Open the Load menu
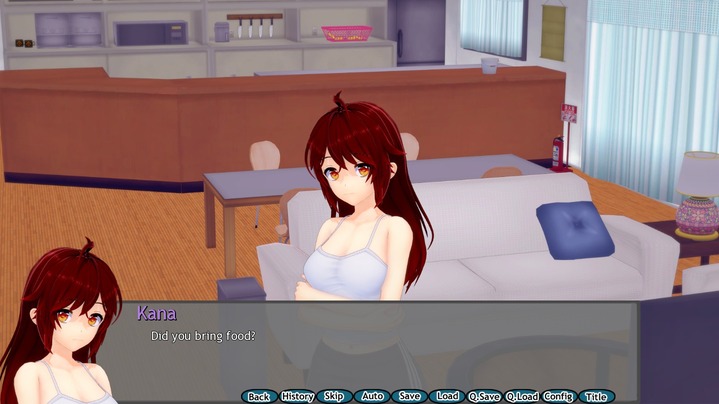This screenshot has width=719, height=404. 447,396
